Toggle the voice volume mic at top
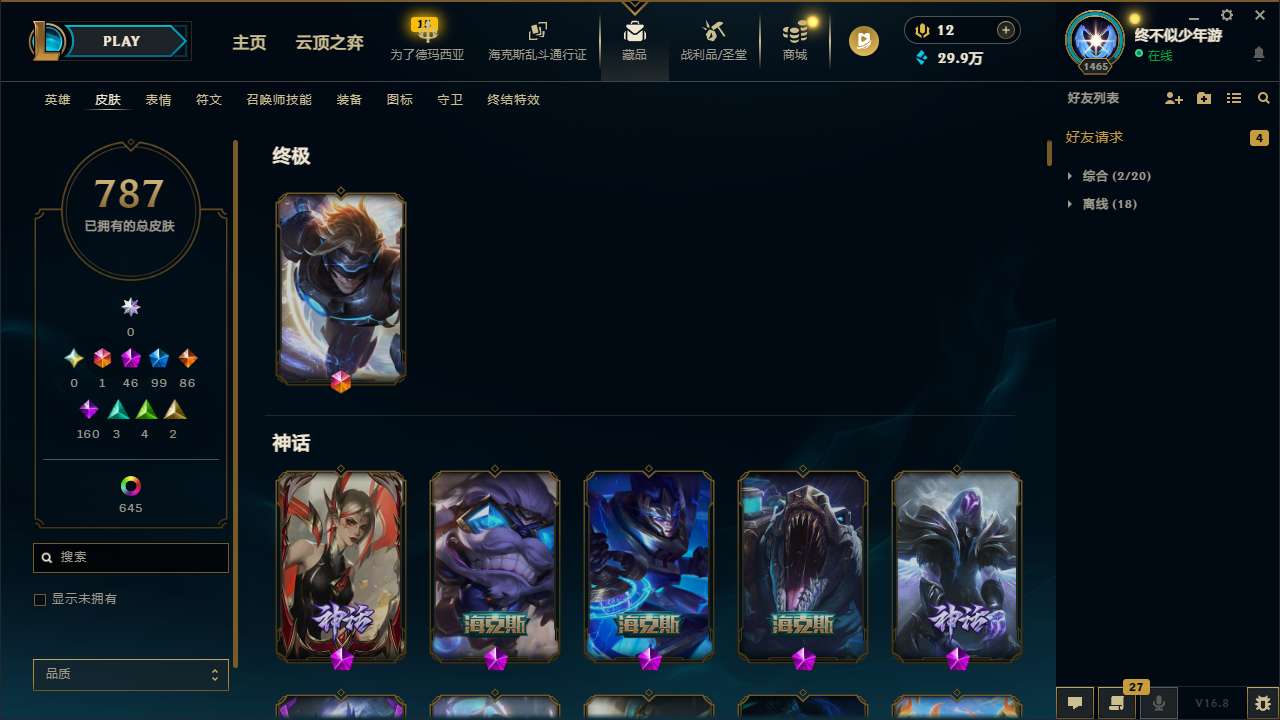The image size is (1280, 720). click(x=921, y=29)
